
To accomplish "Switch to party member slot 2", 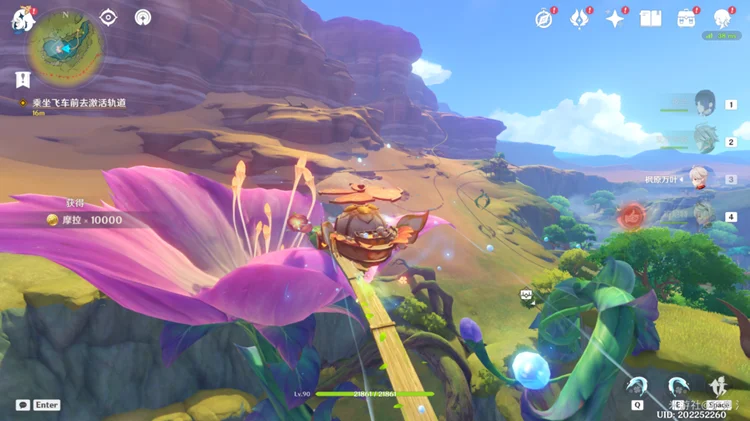I will pyautogui.click(x=707, y=141).
